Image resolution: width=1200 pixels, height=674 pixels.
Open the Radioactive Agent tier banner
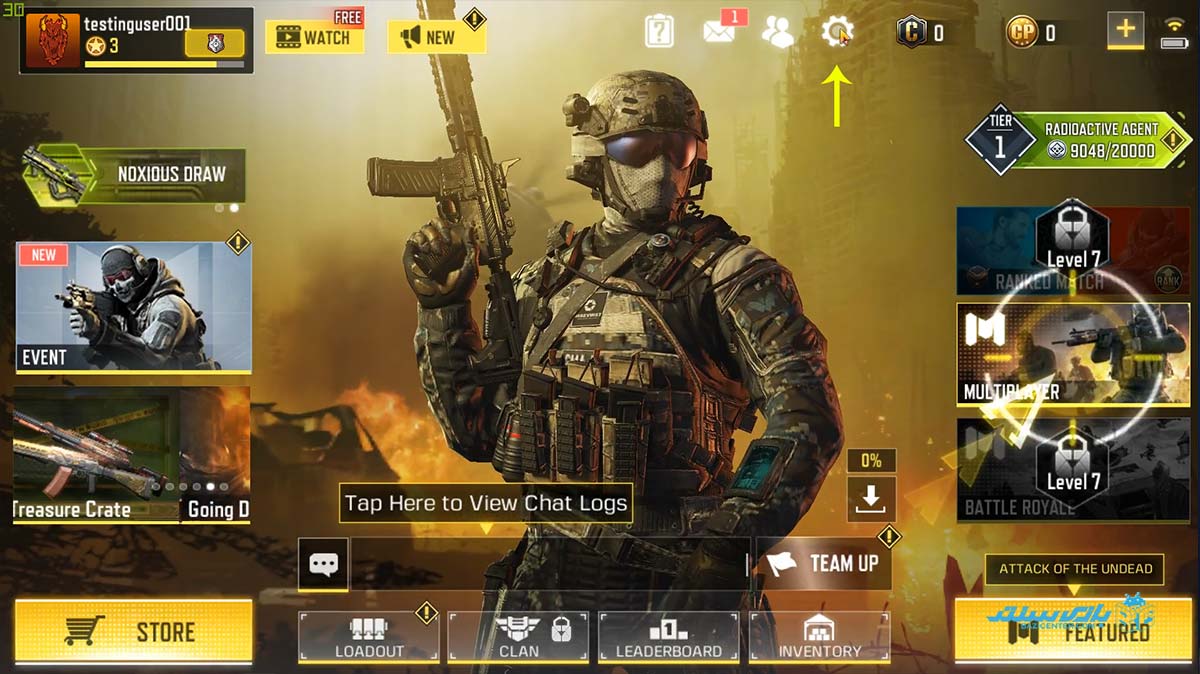[x=1080, y=140]
